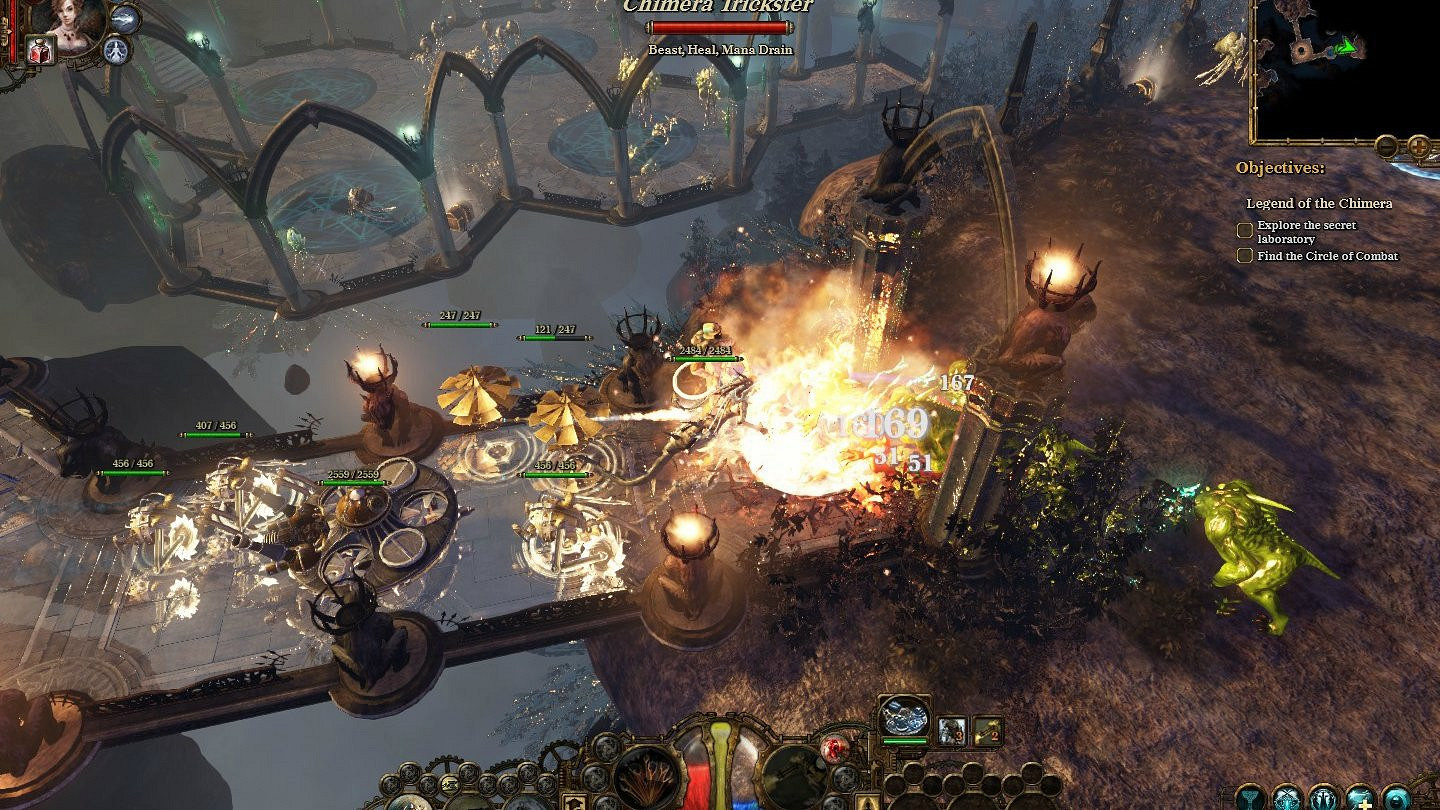This screenshot has height=810, width=1440.
Task: Use the large silver-blue summon skill icon
Action: (x=905, y=718)
